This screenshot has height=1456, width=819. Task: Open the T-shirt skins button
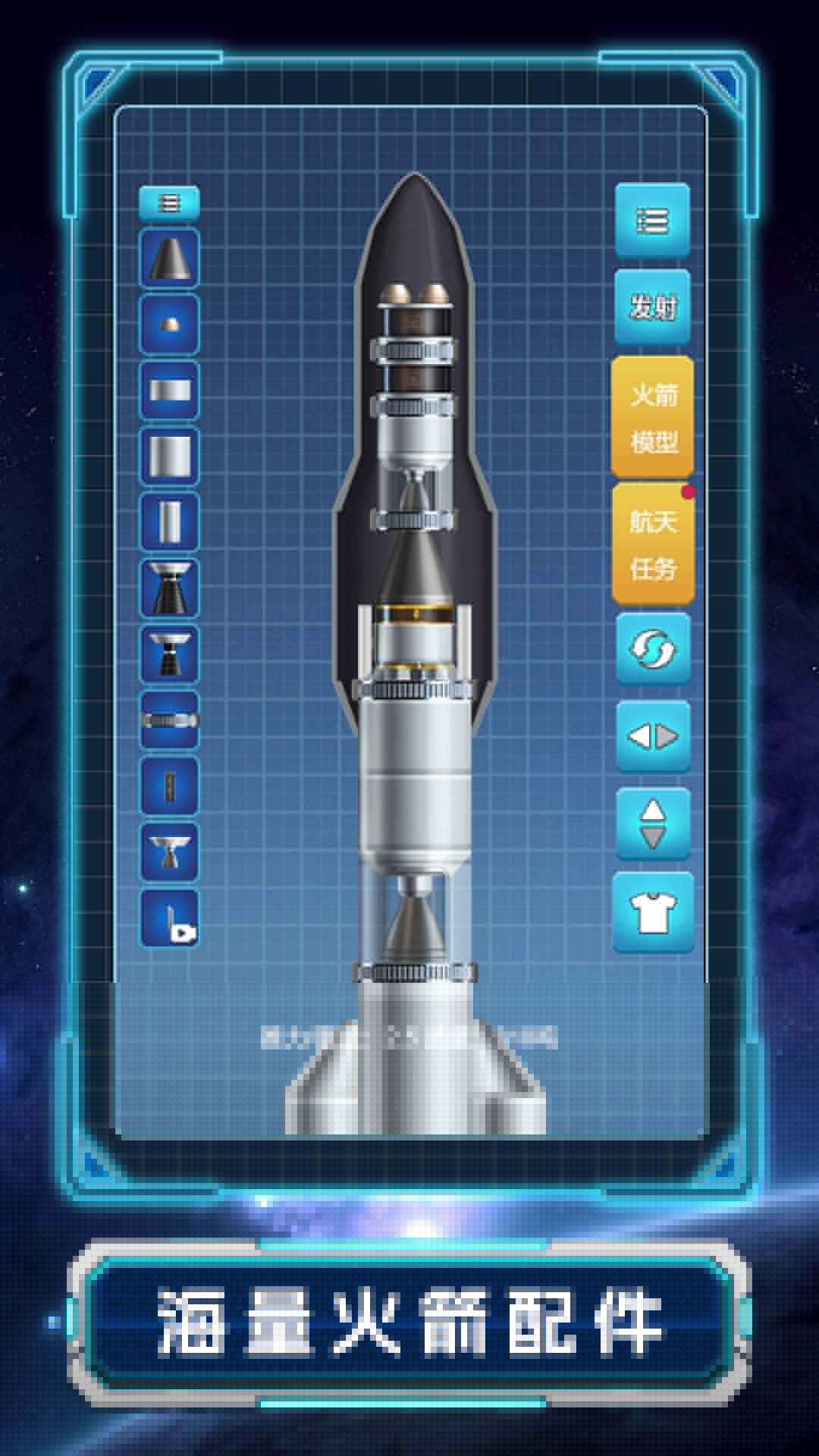point(652,912)
